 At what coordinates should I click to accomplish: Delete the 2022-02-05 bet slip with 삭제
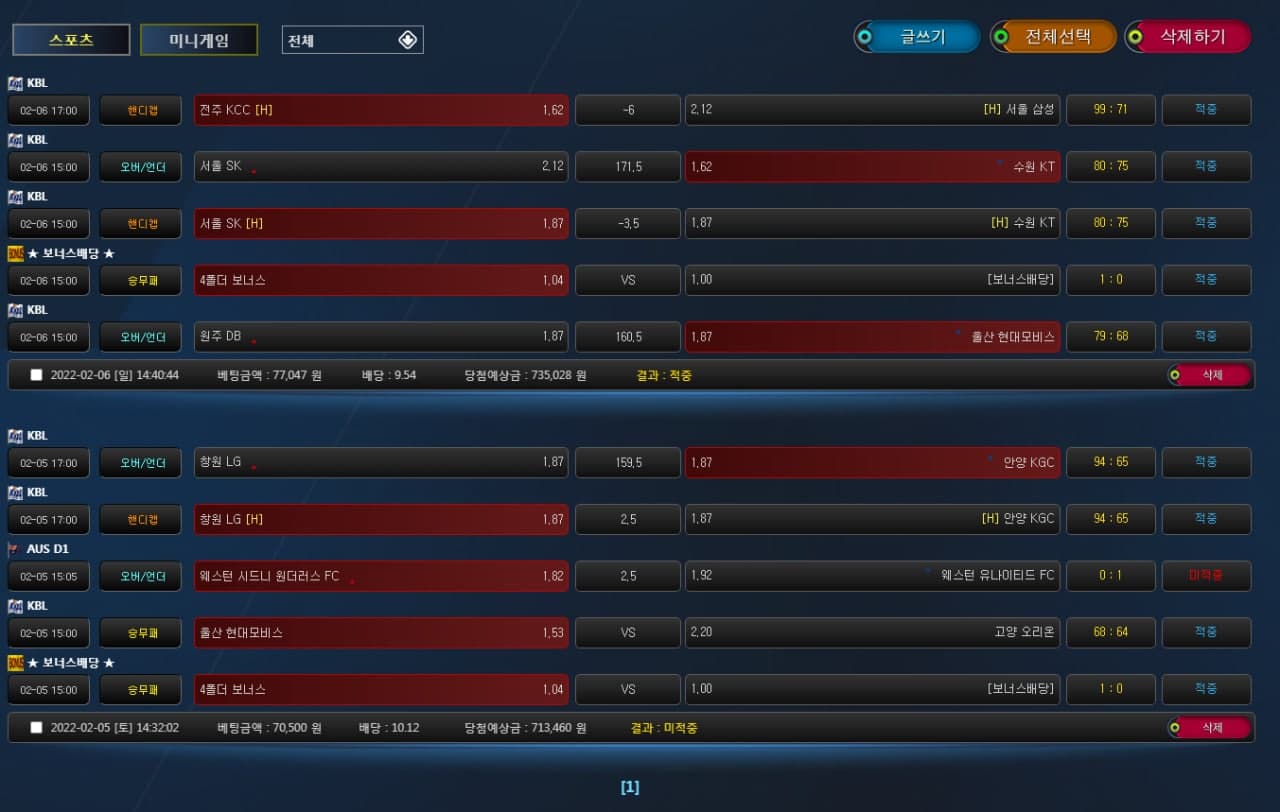[x=1210, y=727]
